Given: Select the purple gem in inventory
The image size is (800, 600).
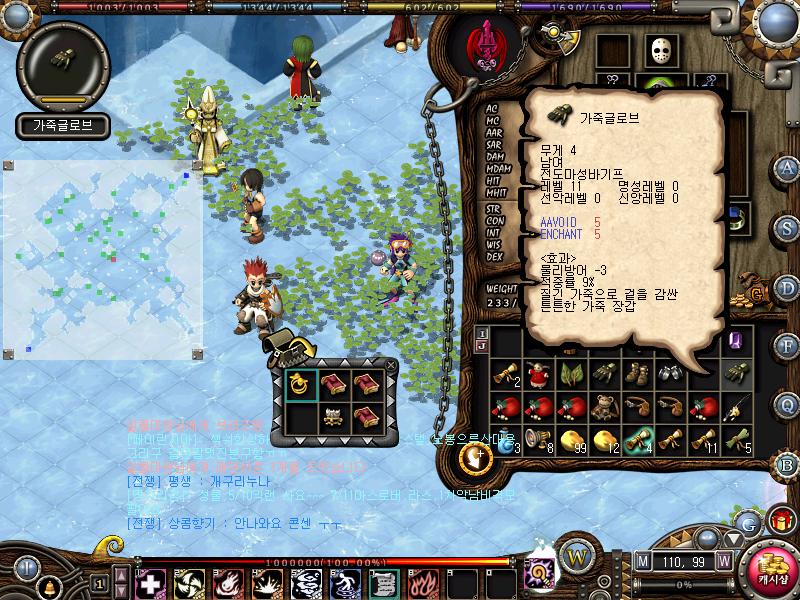Looking at the screenshot, I should (736, 342).
